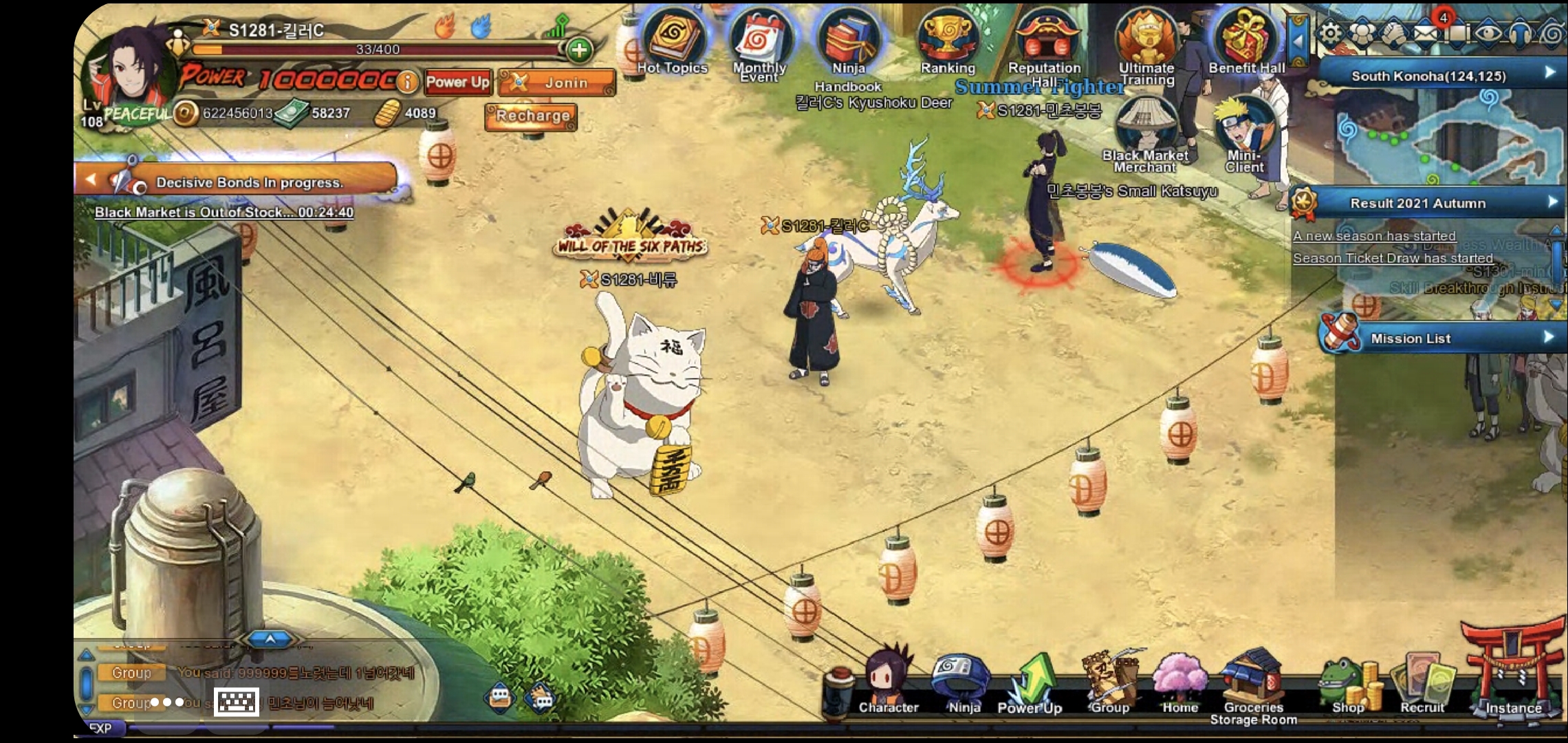Viewport: 1568px width, 743px height.
Task: Click the Recharge button
Action: tap(532, 116)
